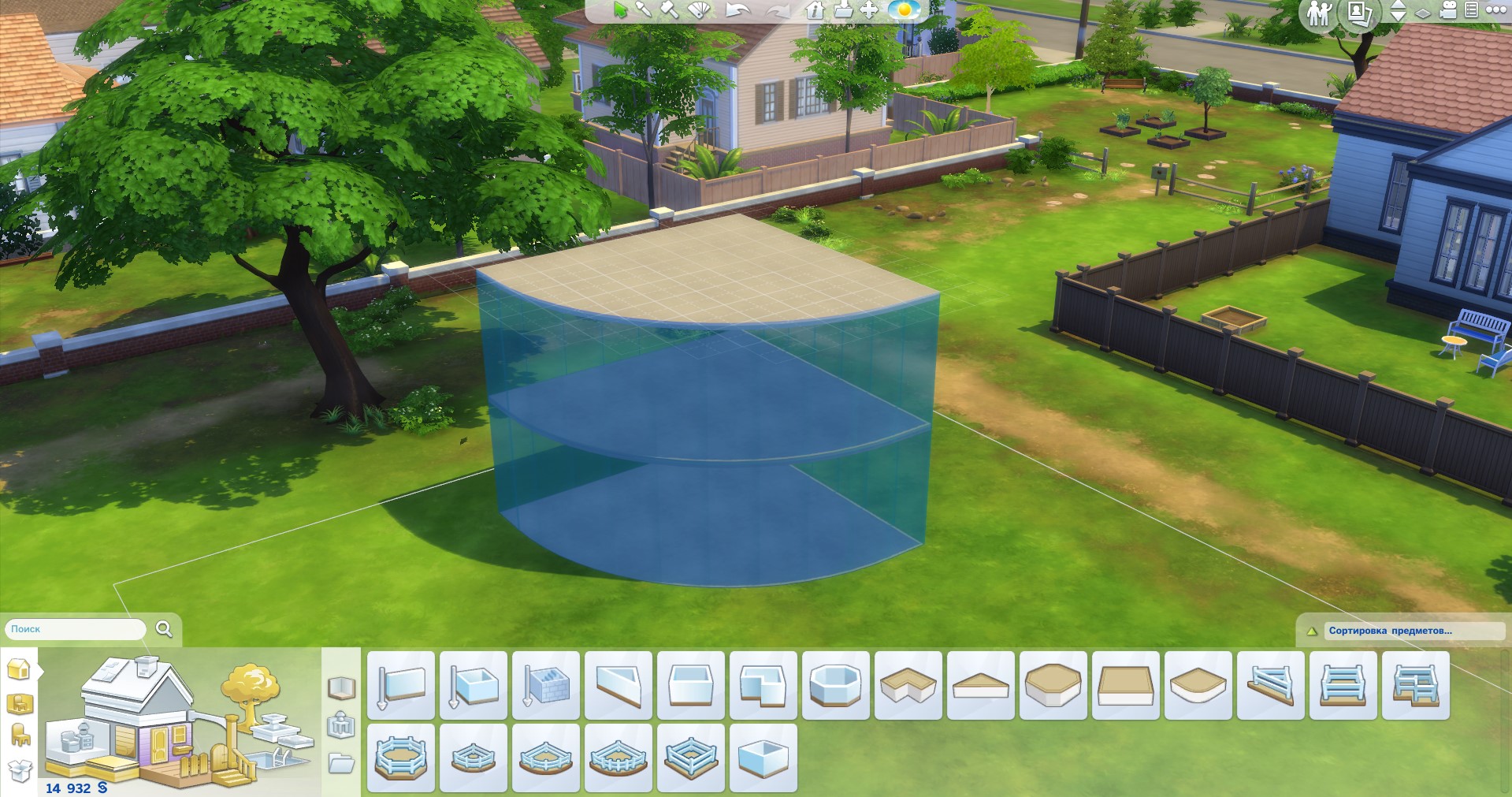Undo the last build action

click(x=737, y=10)
